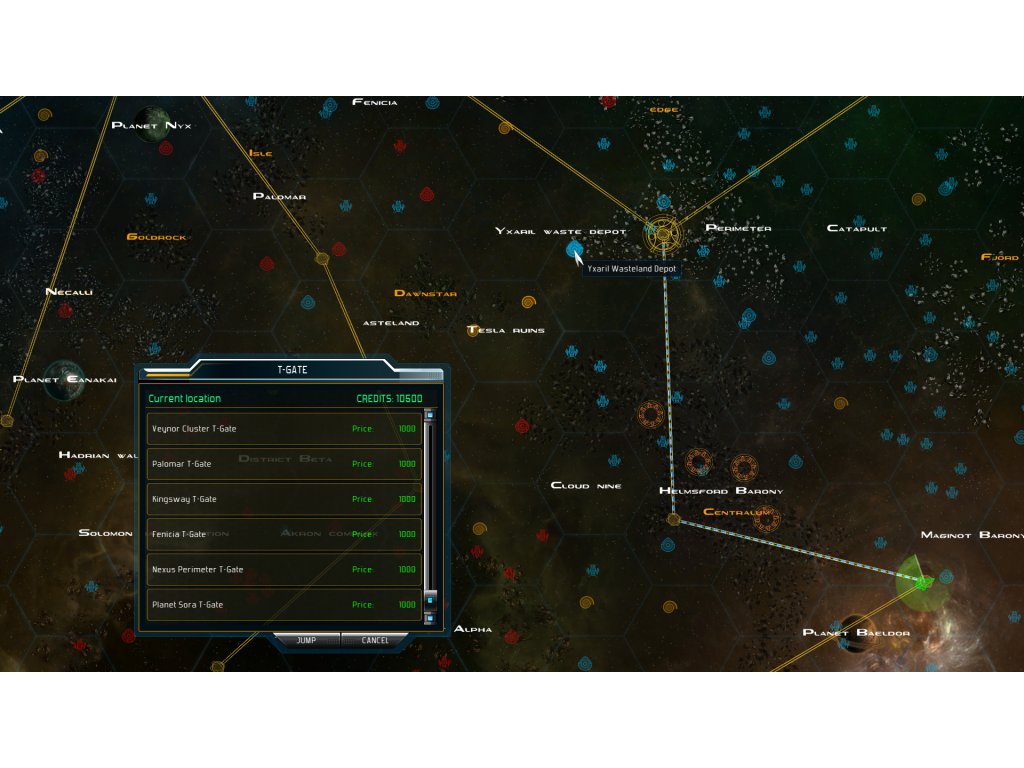Cancel the T-Gate dialog

375,640
